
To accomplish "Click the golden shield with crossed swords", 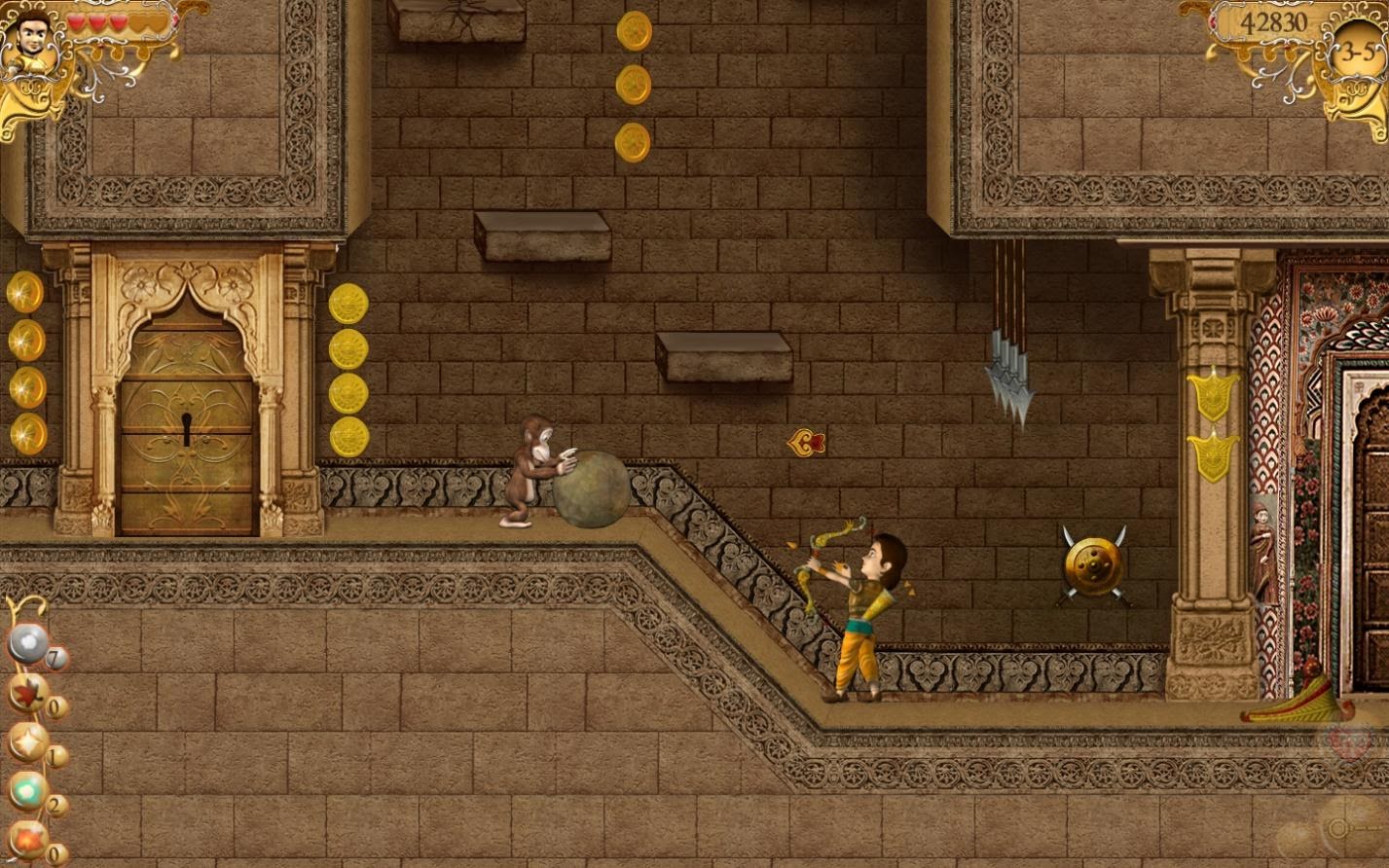I will coord(1092,562).
